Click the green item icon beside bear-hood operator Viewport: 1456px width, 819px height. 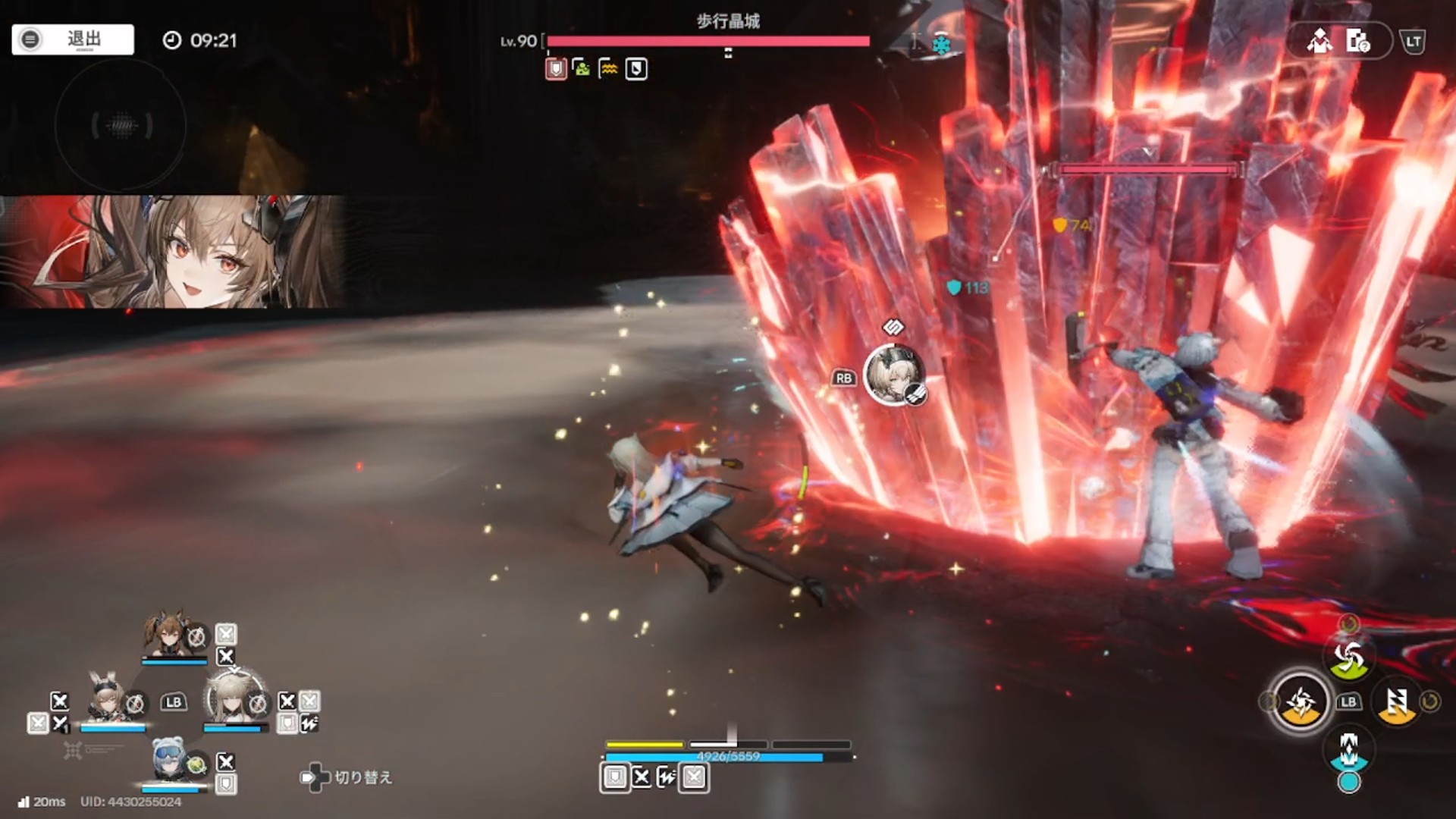(x=197, y=764)
